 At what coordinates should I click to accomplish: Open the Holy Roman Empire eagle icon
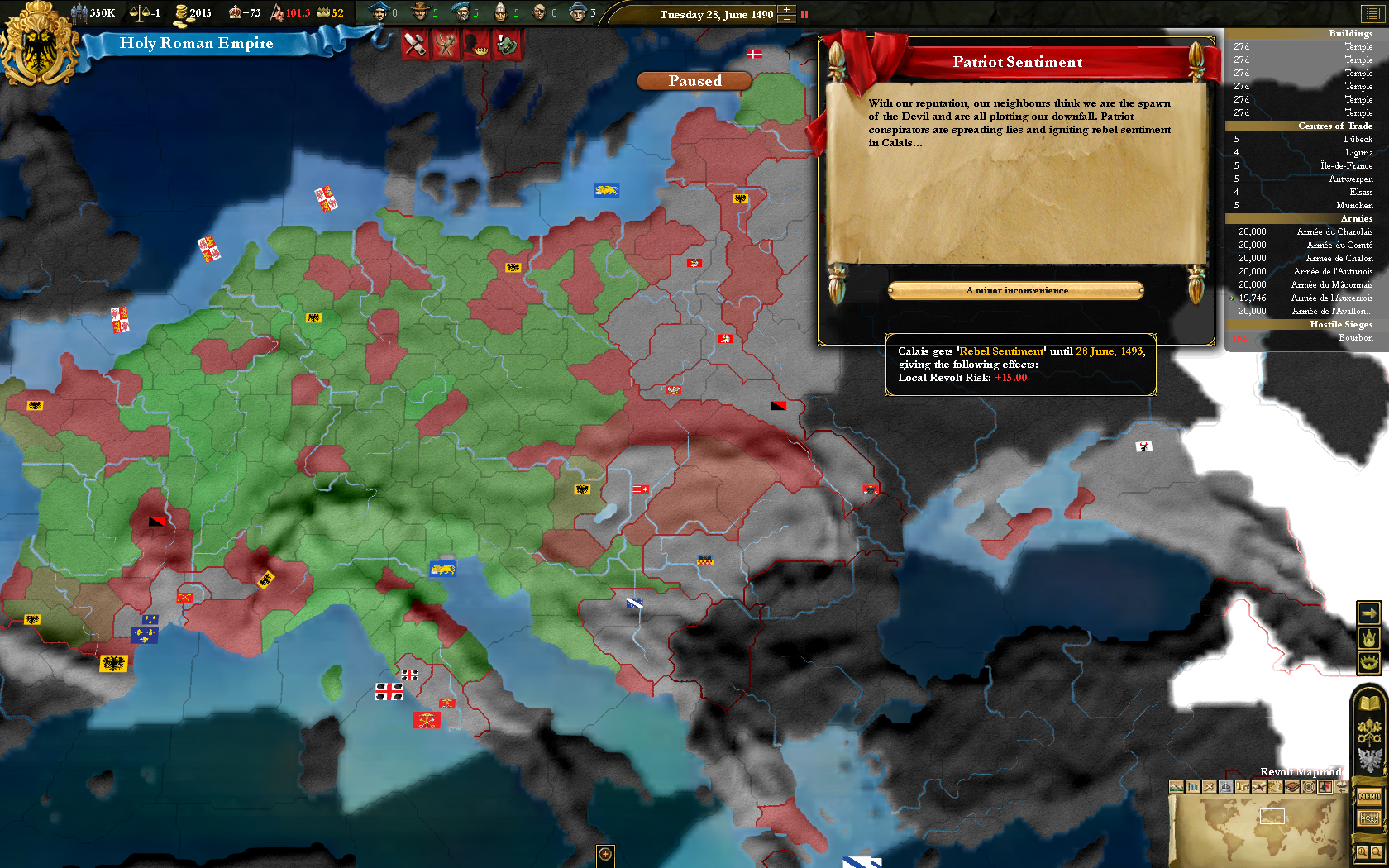1370,759
